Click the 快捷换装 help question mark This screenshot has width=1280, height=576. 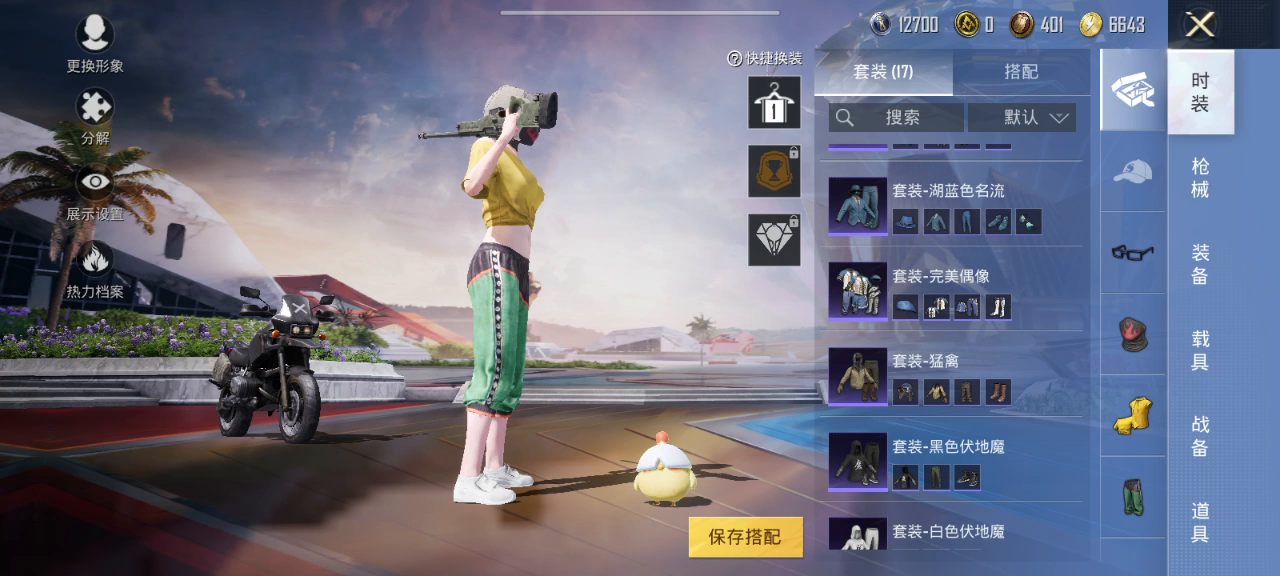pos(735,59)
